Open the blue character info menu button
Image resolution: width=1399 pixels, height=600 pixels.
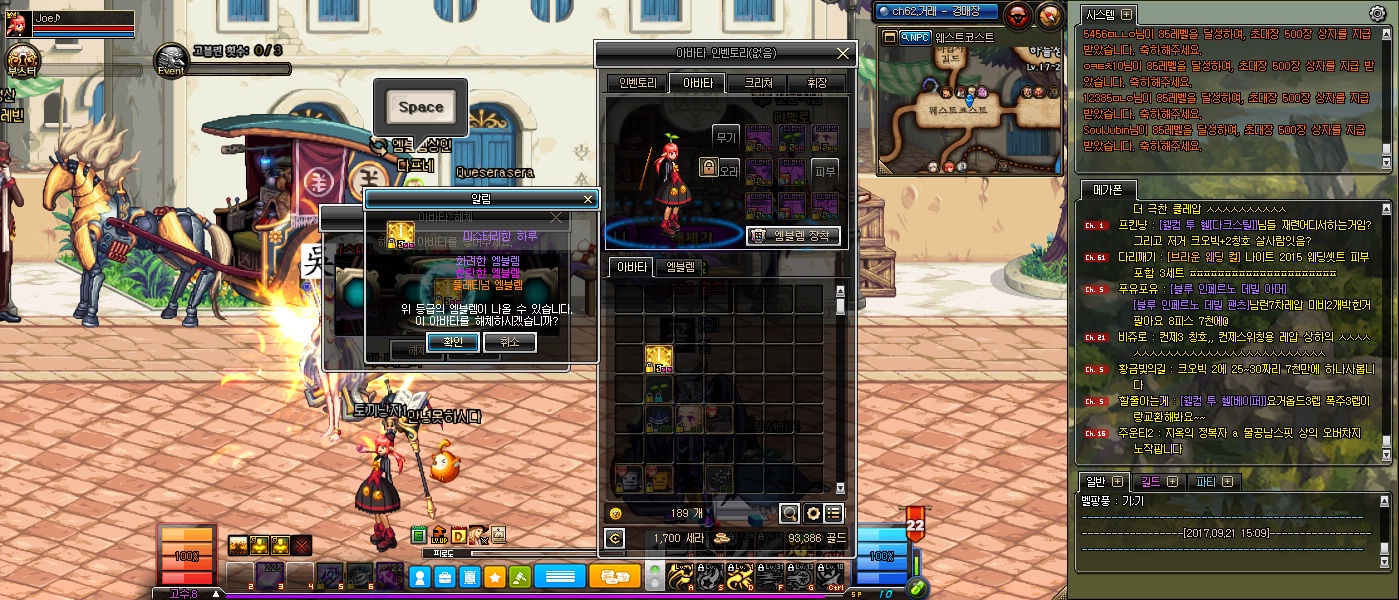pyautogui.click(x=421, y=577)
